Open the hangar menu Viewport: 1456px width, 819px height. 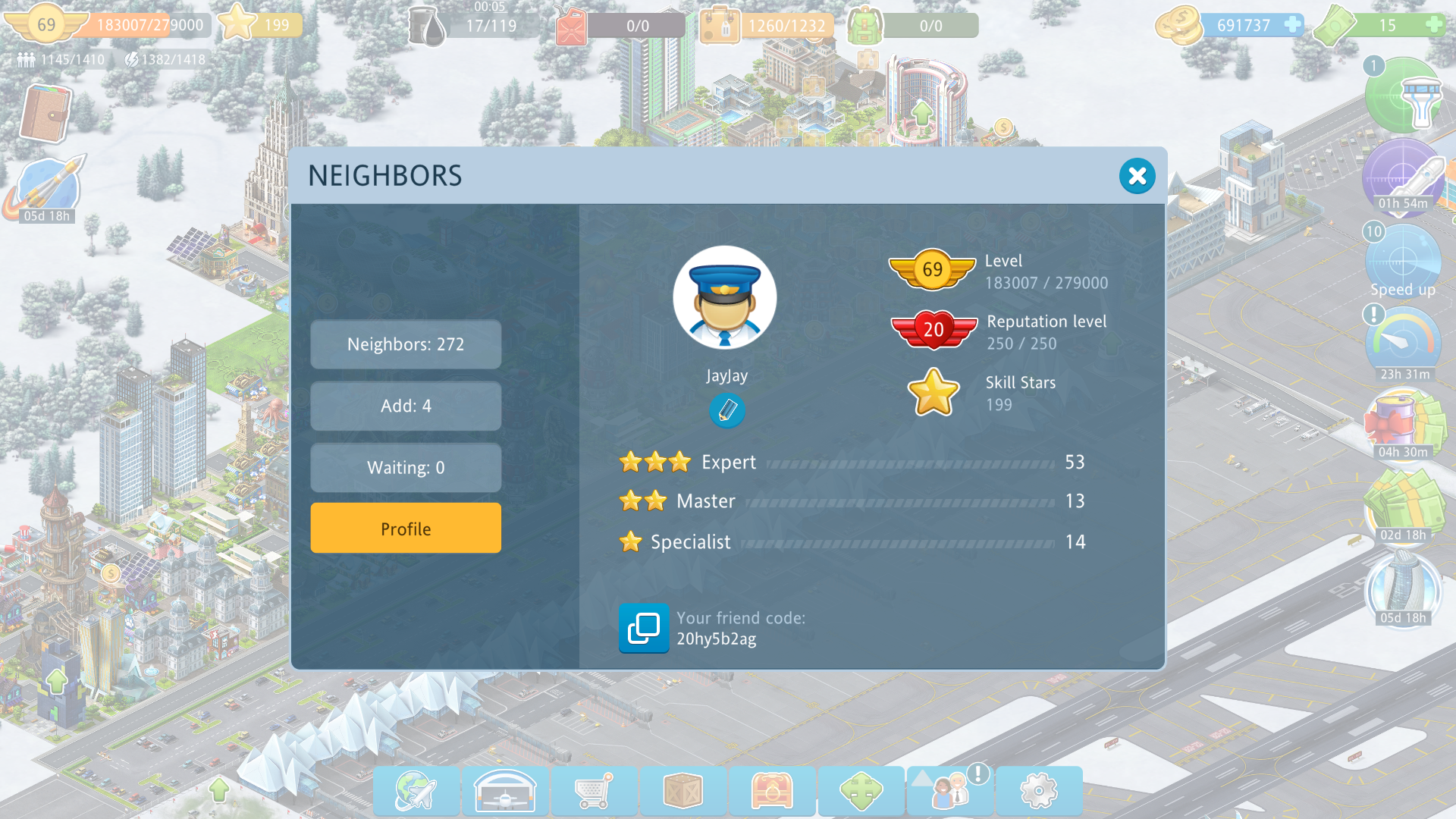(x=505, y=791)
